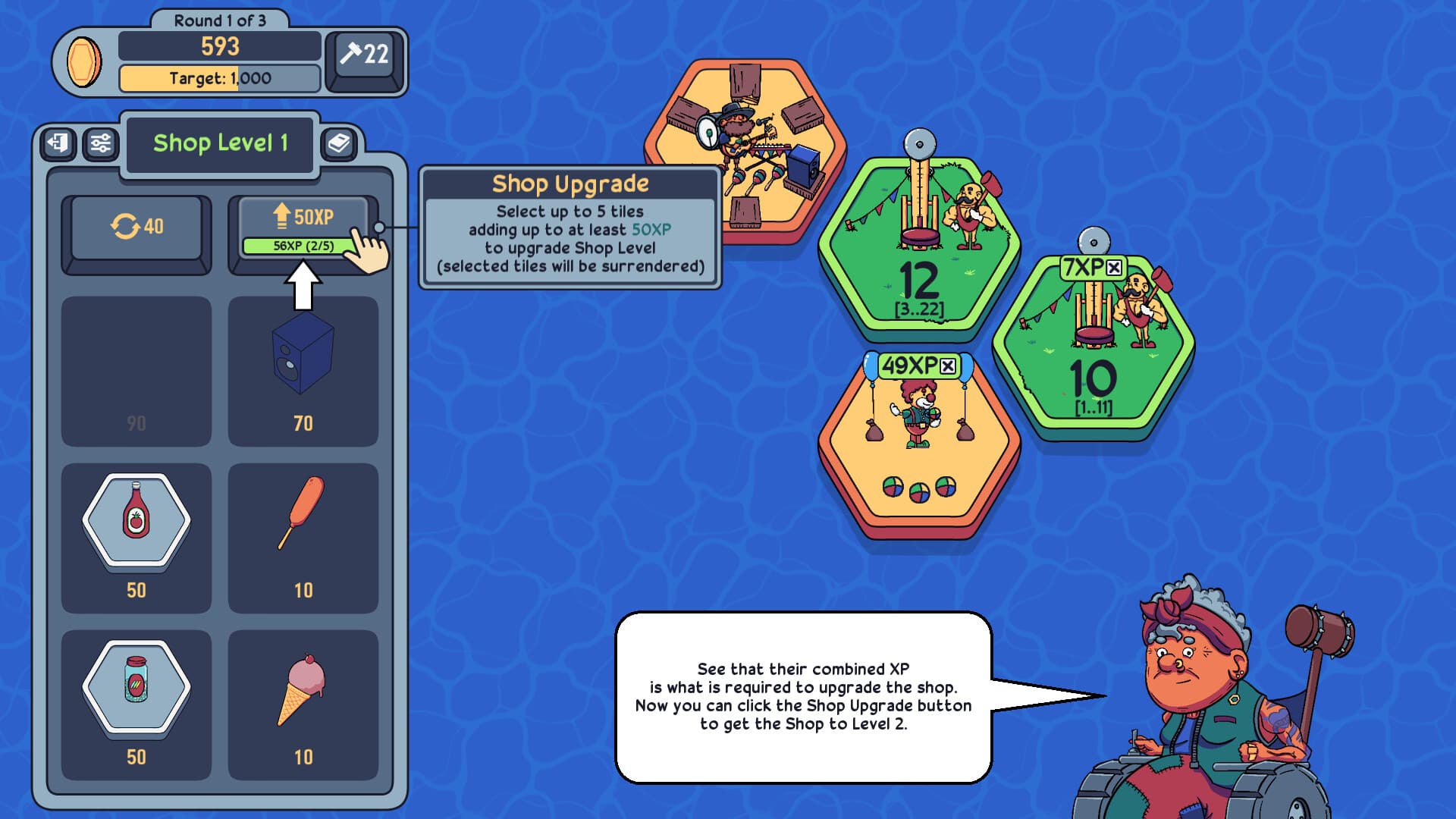1456x819 pixels.
Task: Click the exit door icon
Action: pos(59,141)
